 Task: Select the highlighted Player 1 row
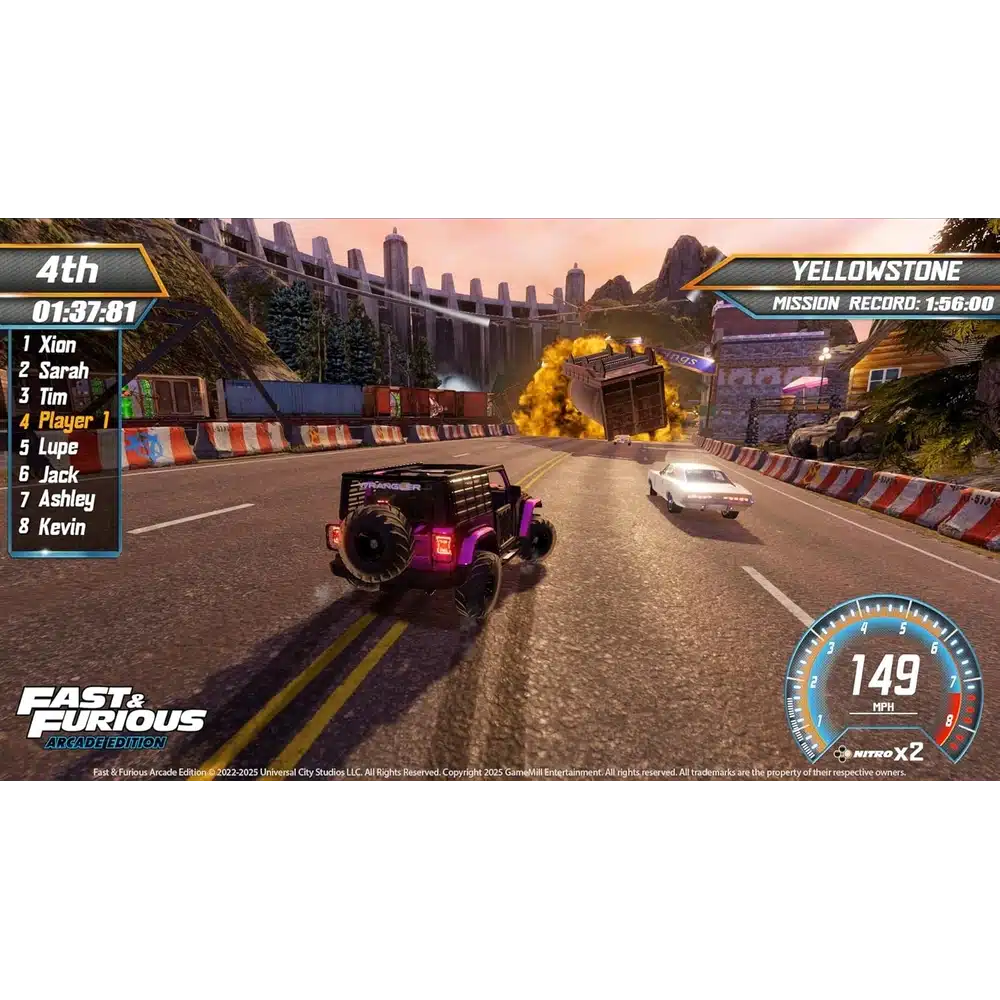pos(72,422)
